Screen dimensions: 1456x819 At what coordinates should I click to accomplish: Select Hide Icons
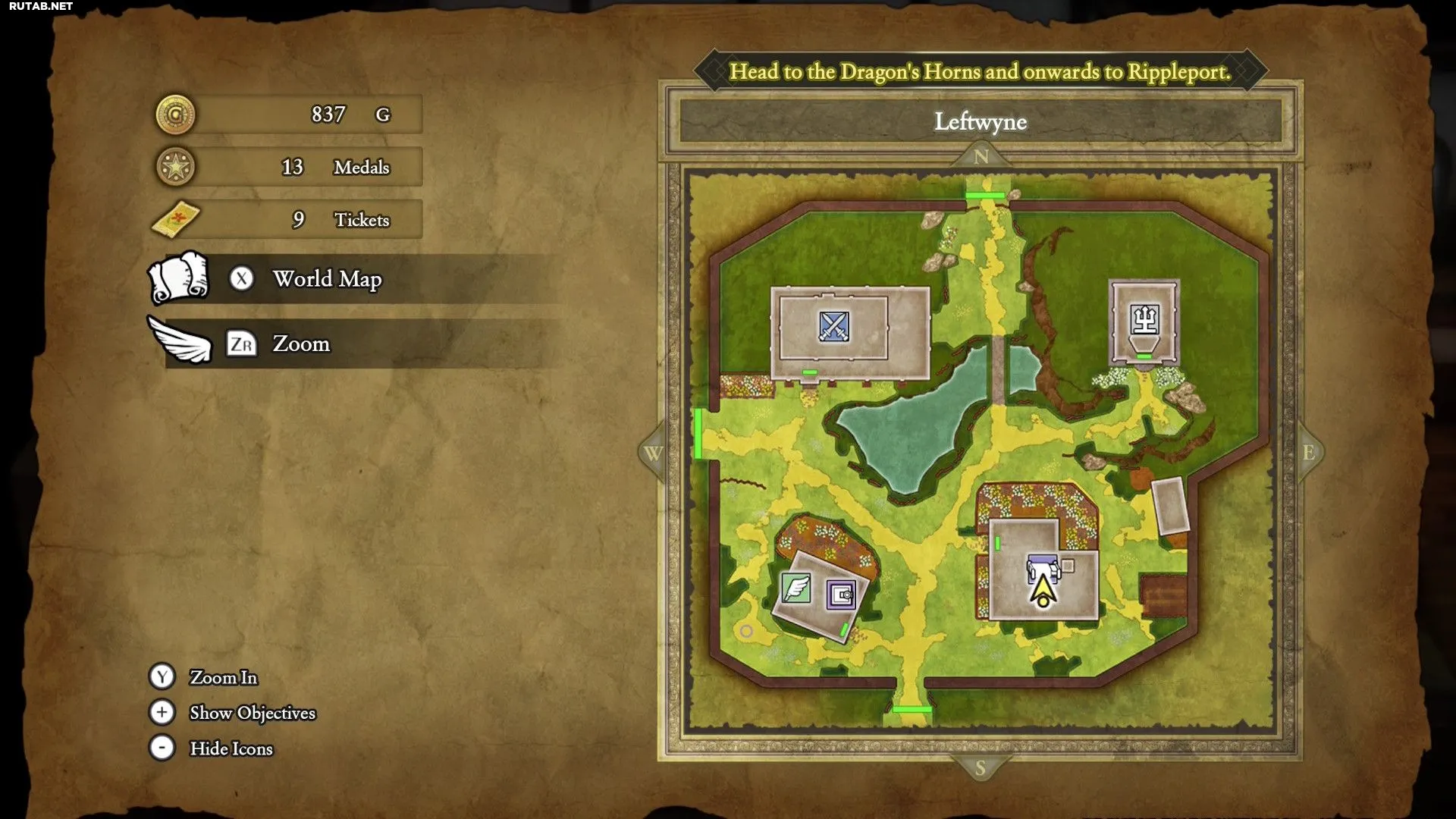[231, 748]
